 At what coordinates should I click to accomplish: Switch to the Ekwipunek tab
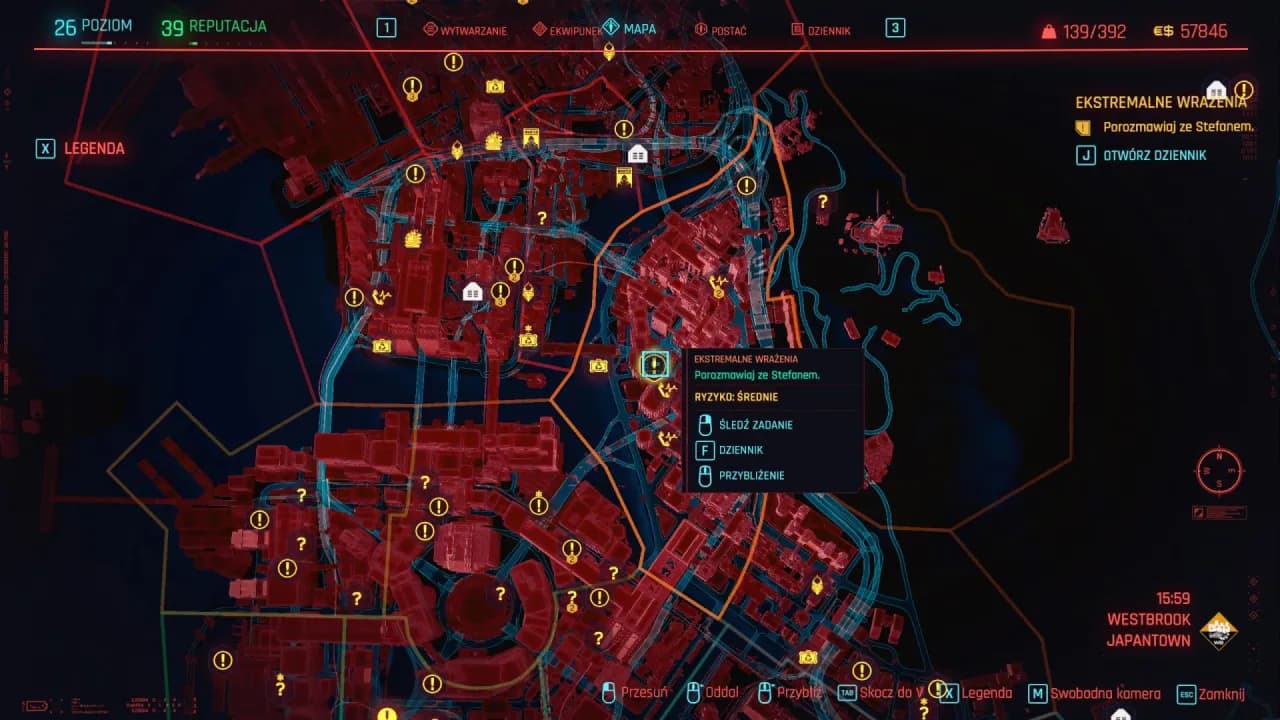coord(575,30)
